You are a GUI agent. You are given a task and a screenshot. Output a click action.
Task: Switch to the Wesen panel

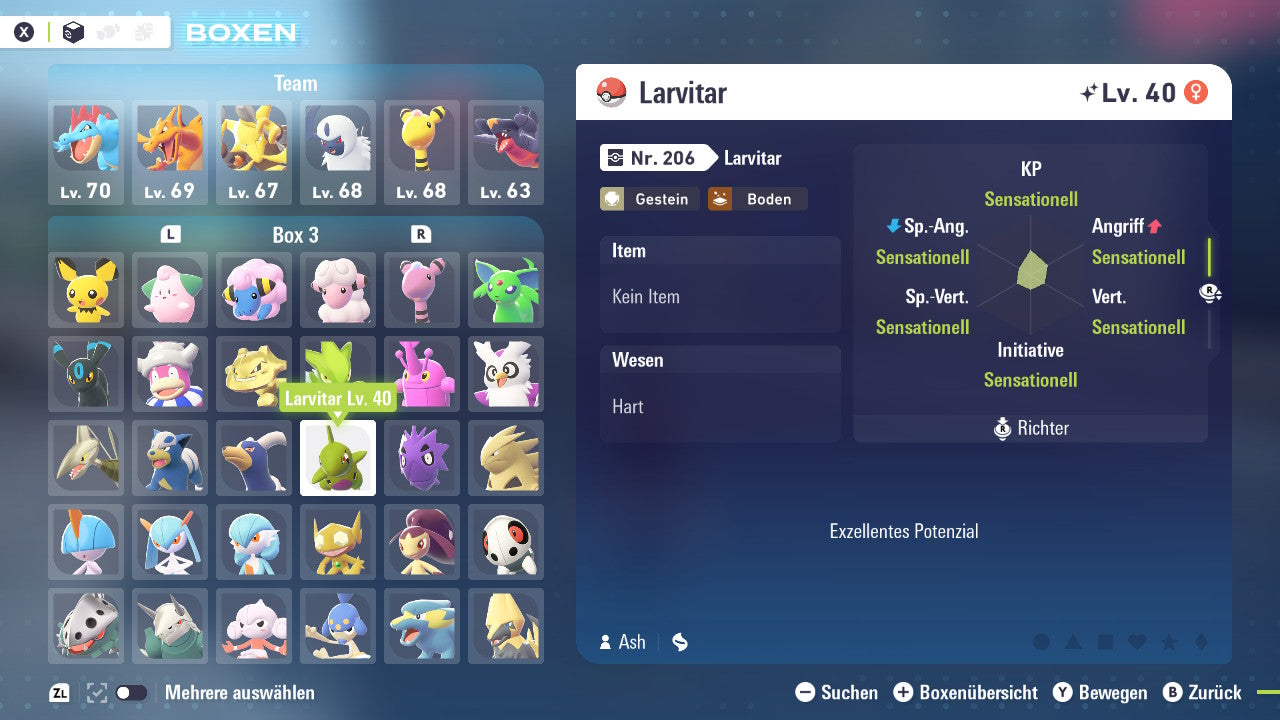click(720, 360)
